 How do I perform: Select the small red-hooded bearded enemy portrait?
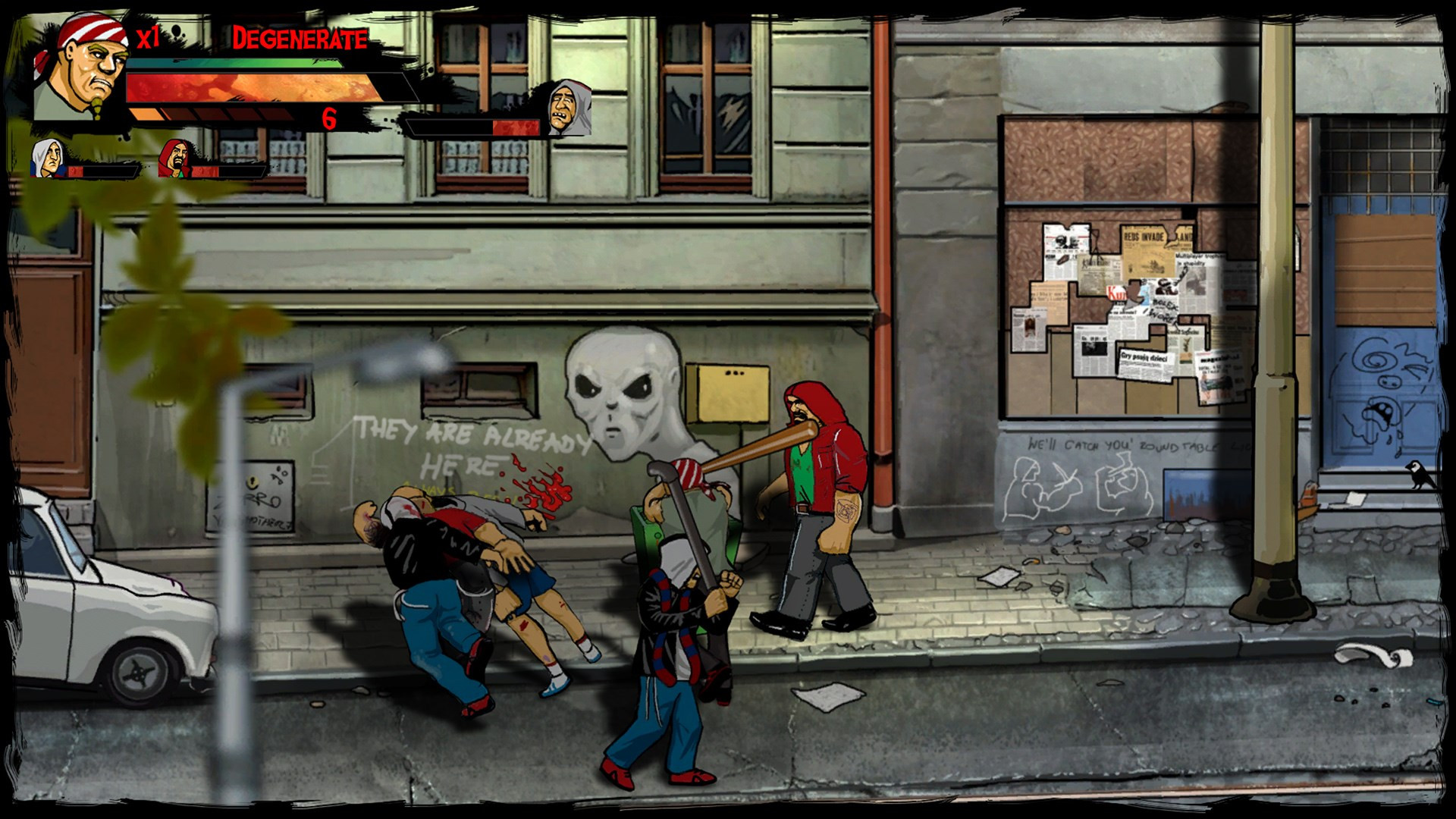(174, 158)
